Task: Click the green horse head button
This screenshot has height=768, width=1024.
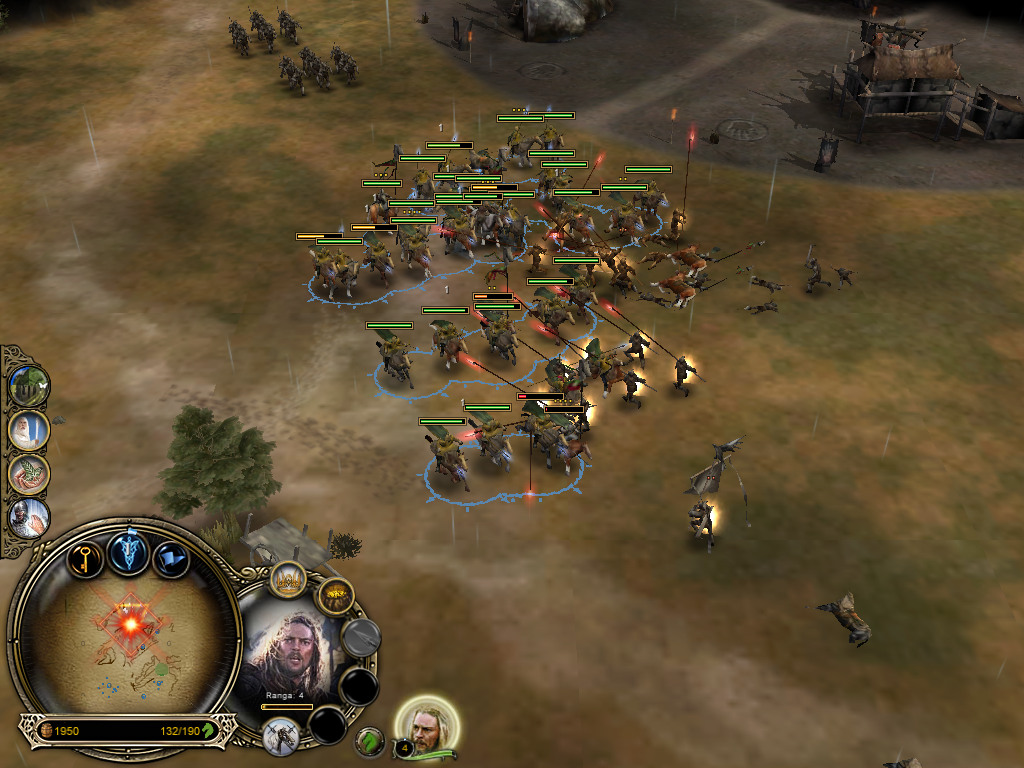Action: [x=370, y=741]
